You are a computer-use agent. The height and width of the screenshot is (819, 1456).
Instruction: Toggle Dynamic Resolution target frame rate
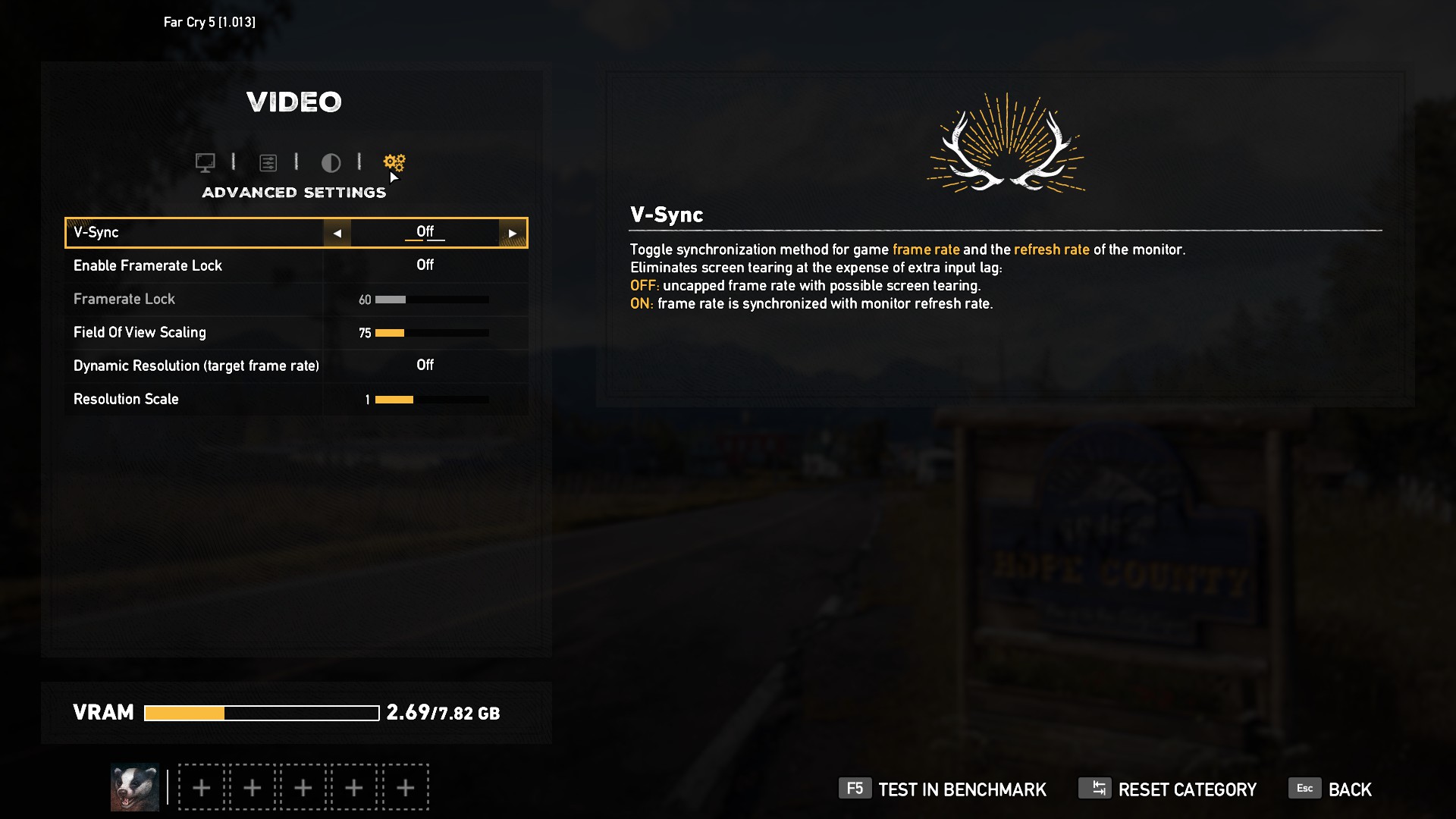click(425, 366)
